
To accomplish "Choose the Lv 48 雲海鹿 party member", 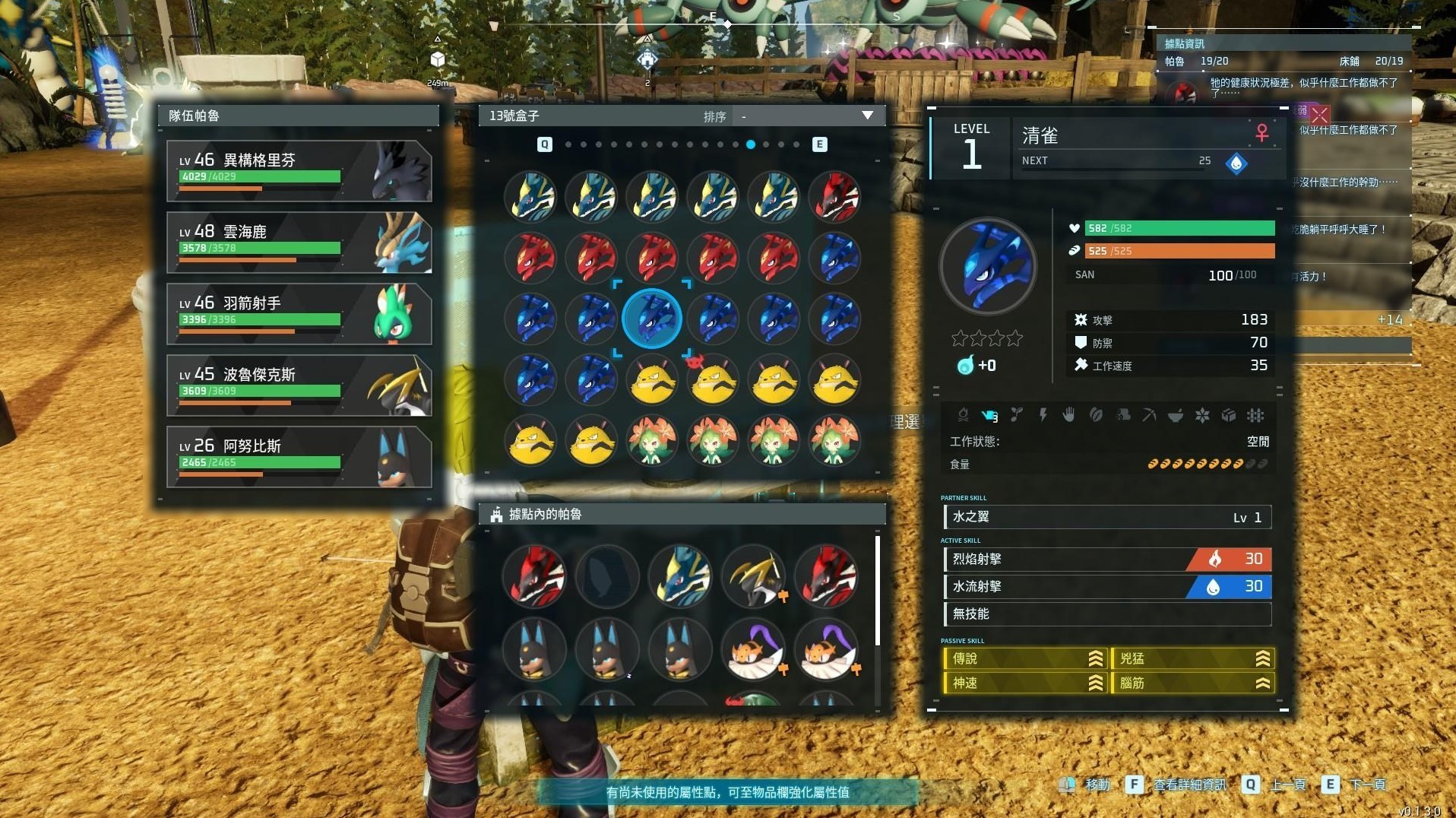I will pos(299,243).
